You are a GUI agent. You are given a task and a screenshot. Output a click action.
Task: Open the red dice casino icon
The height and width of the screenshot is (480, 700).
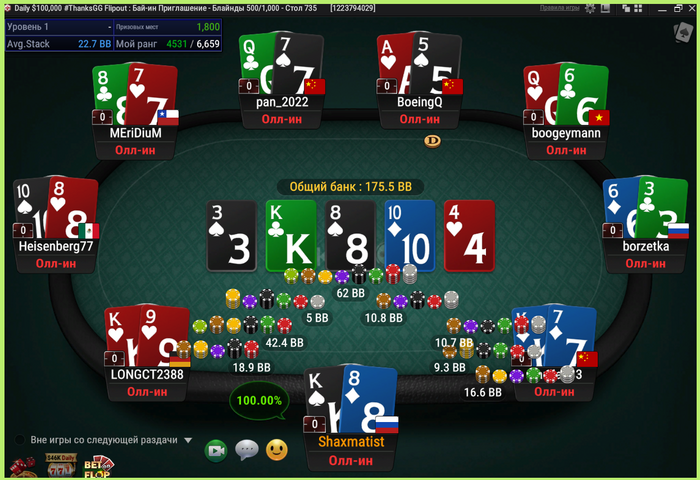pyautogui.click(x=21, y=468)
